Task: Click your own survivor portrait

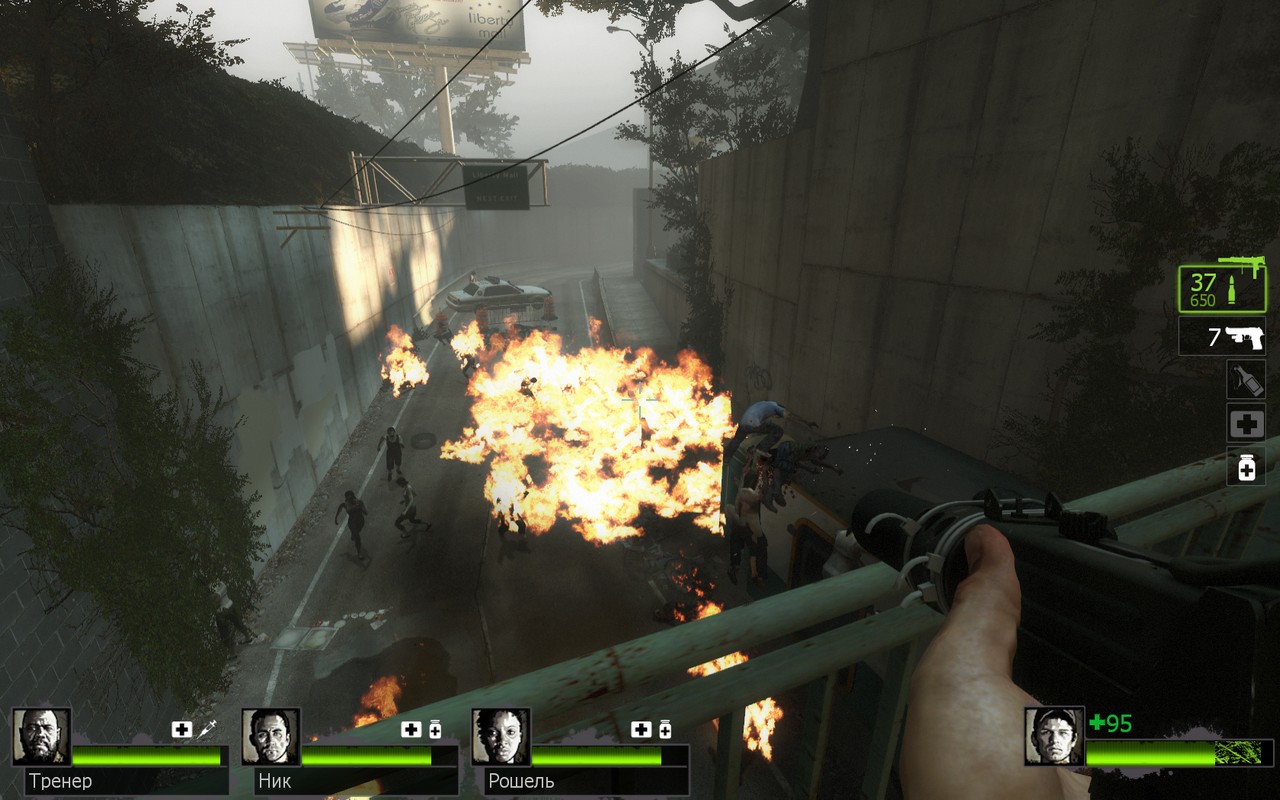Action: (x=1053, y=737)
